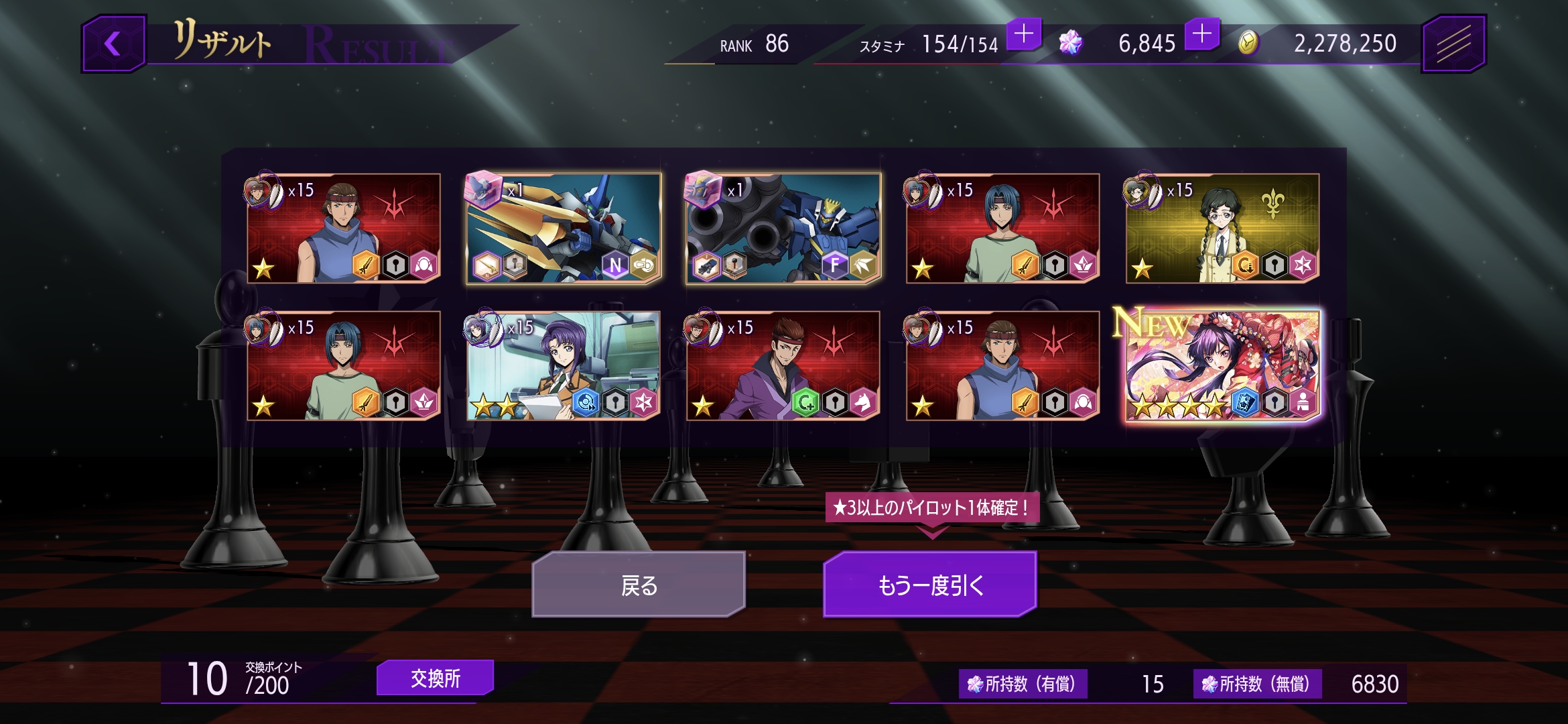Image resolution: width=1568 pixels, height=724 pixels.
Task: Open the striped menu button at top right
Action: (x=1453, y=44)
